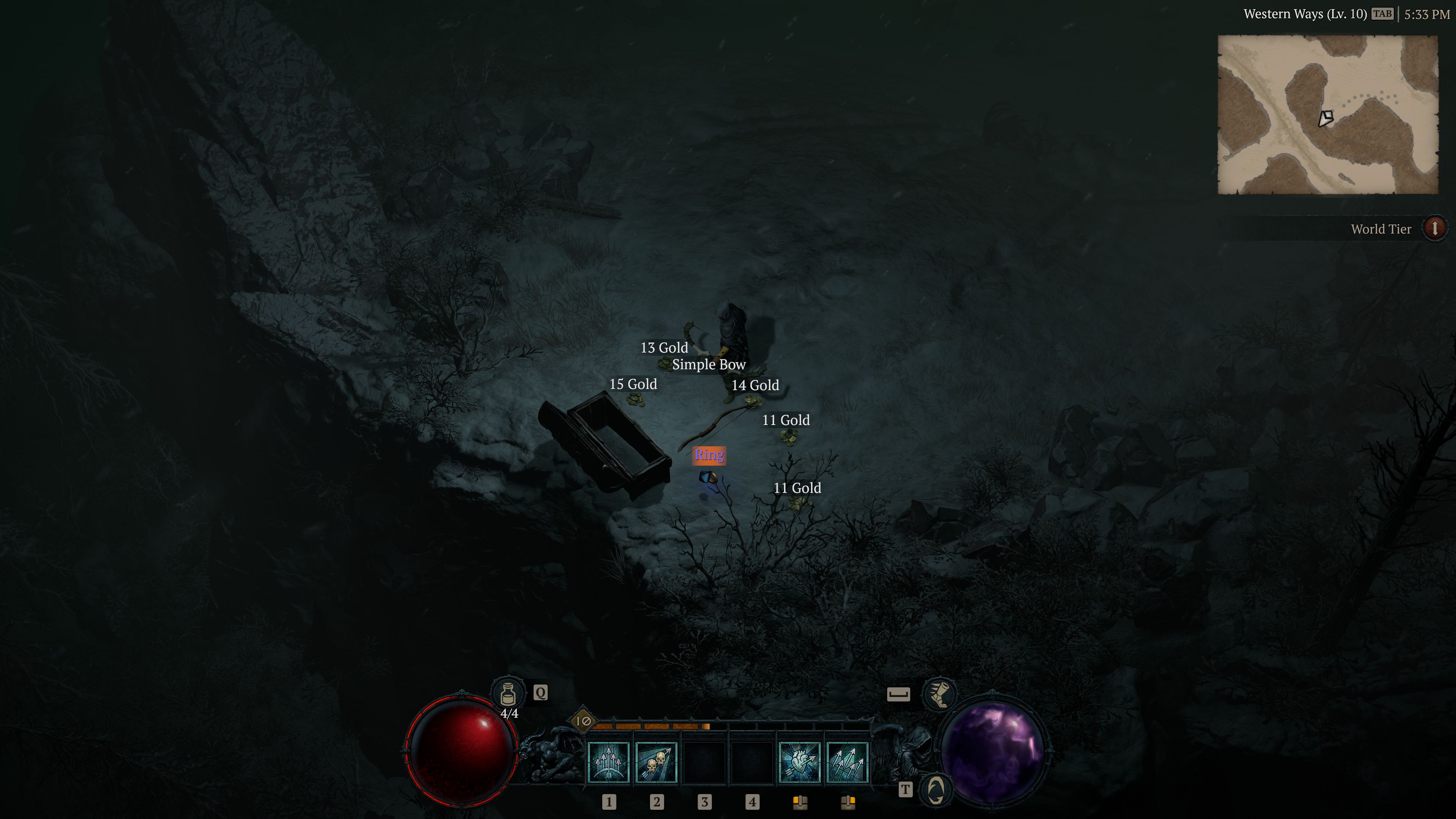Collect the 14 Gold label
Screen dimensions: 1456x819
(x=755, y=386)
